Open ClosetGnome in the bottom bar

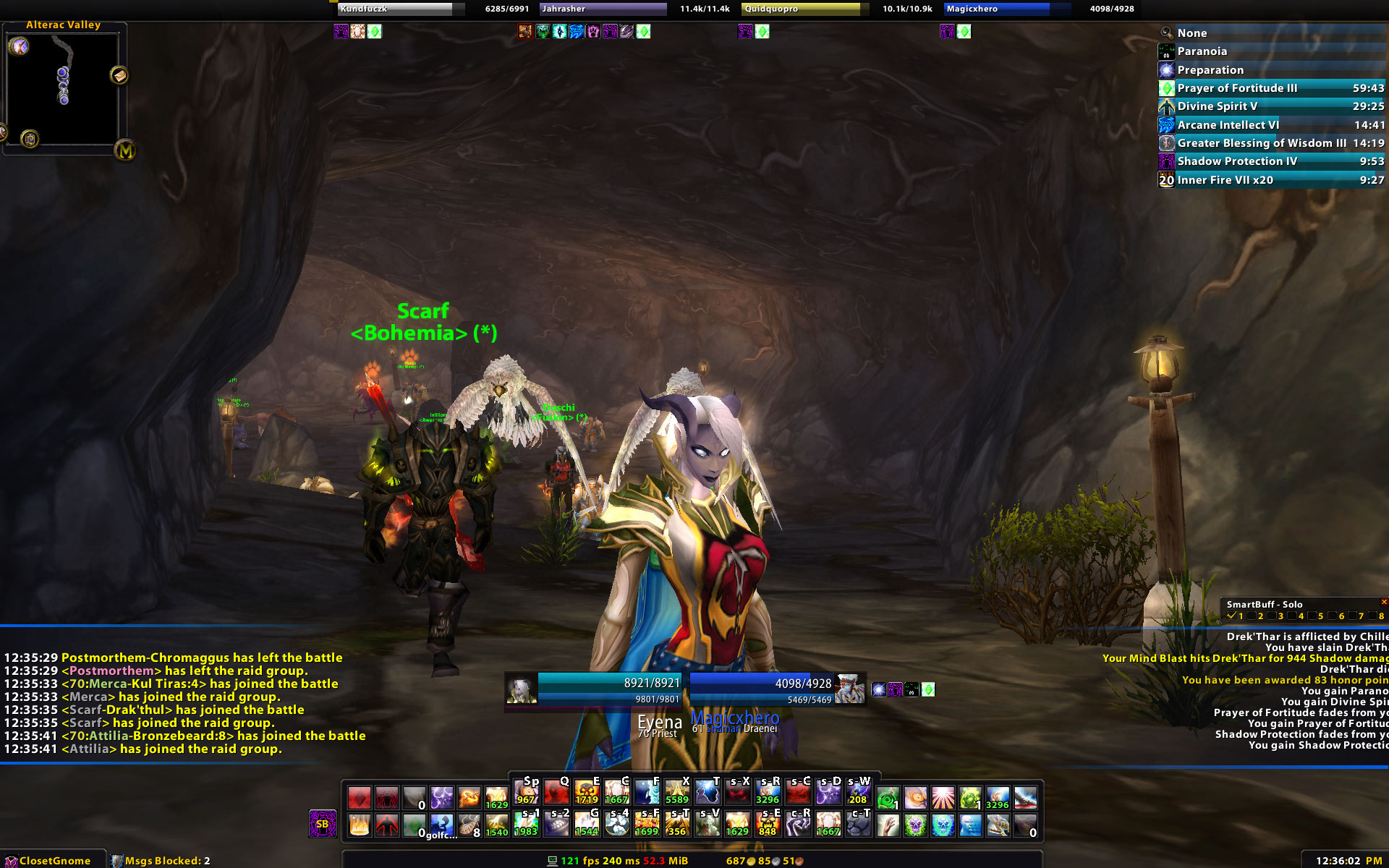[49, 861]
